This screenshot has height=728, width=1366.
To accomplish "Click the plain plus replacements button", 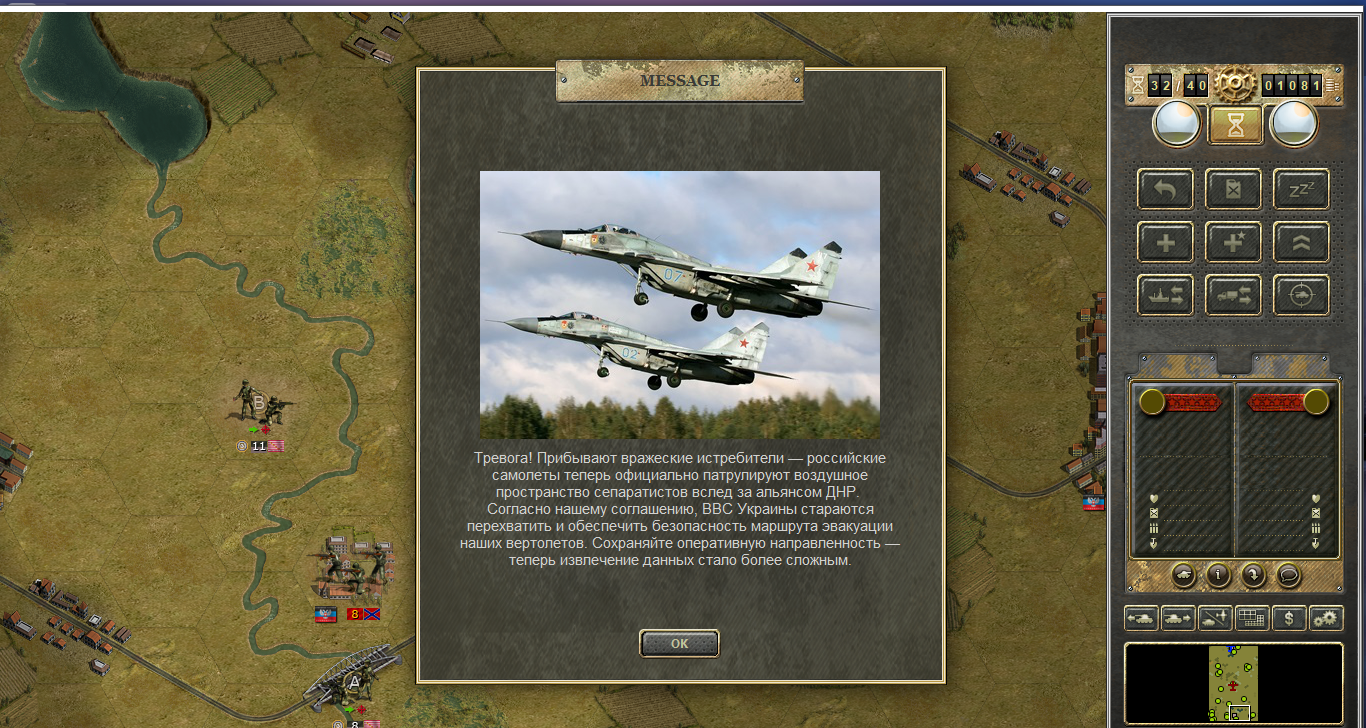I will (x=1165, y=242).
